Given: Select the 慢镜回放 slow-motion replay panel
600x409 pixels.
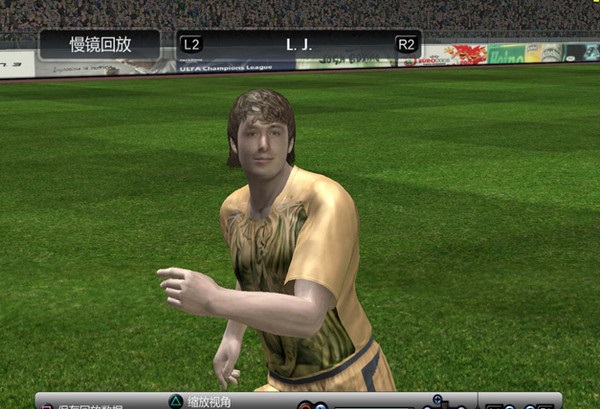Looking at the screenshot, I should pyautogui.click(x=99, y=45).
